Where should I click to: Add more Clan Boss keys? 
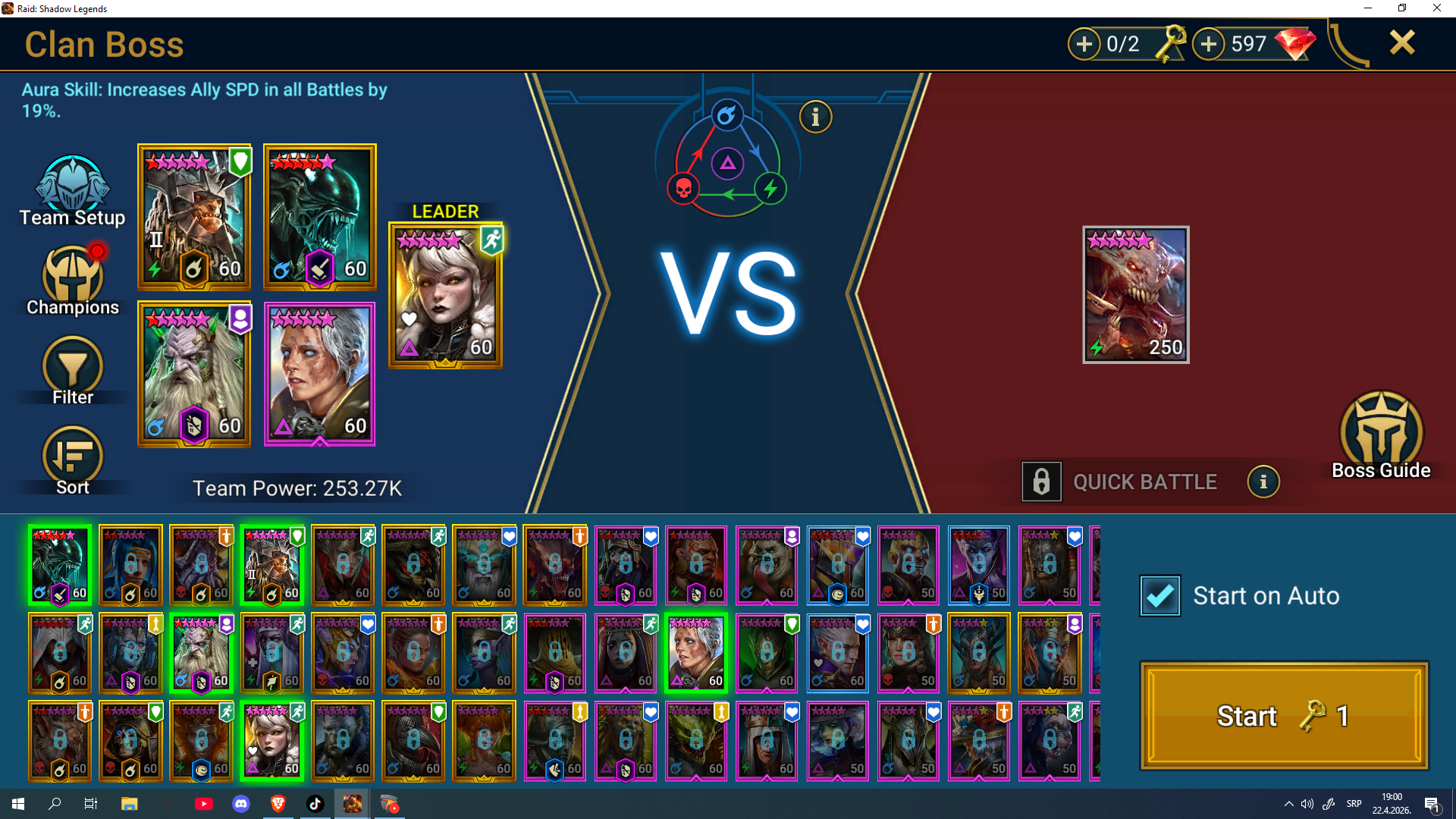1084,44
